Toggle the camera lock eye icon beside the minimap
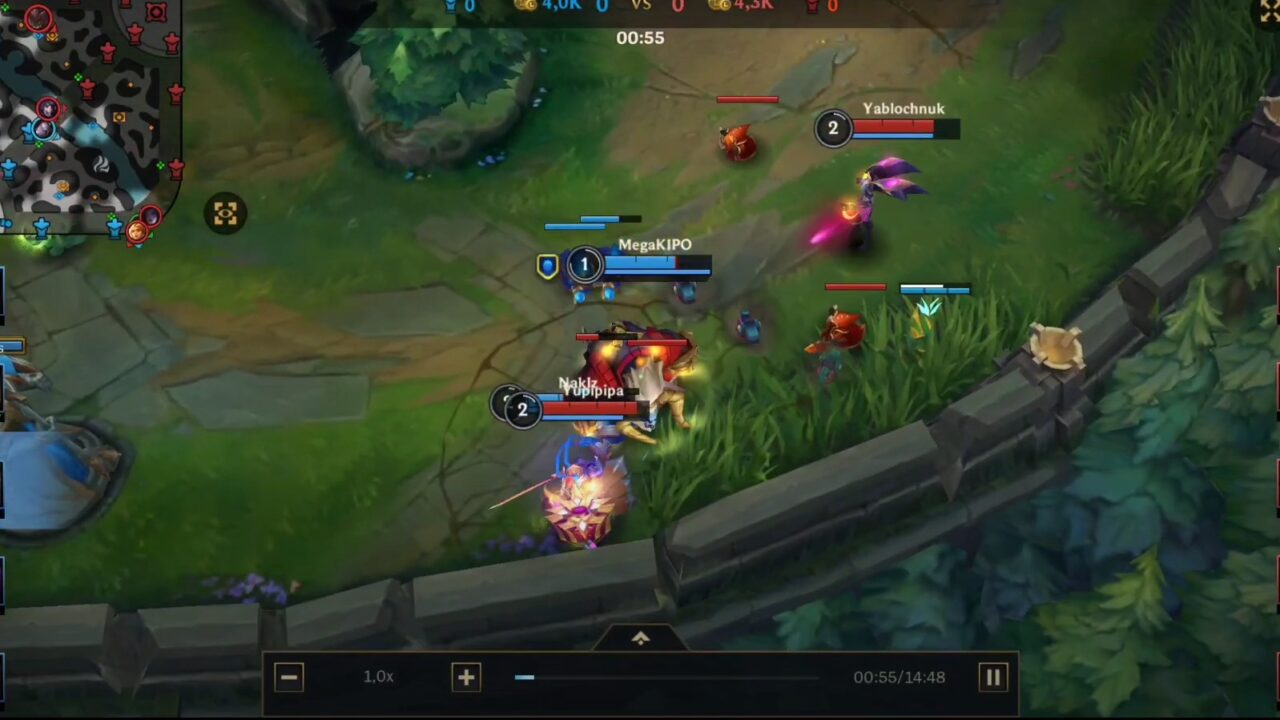The image size is (1280, 720). click(x=224, y=213)
